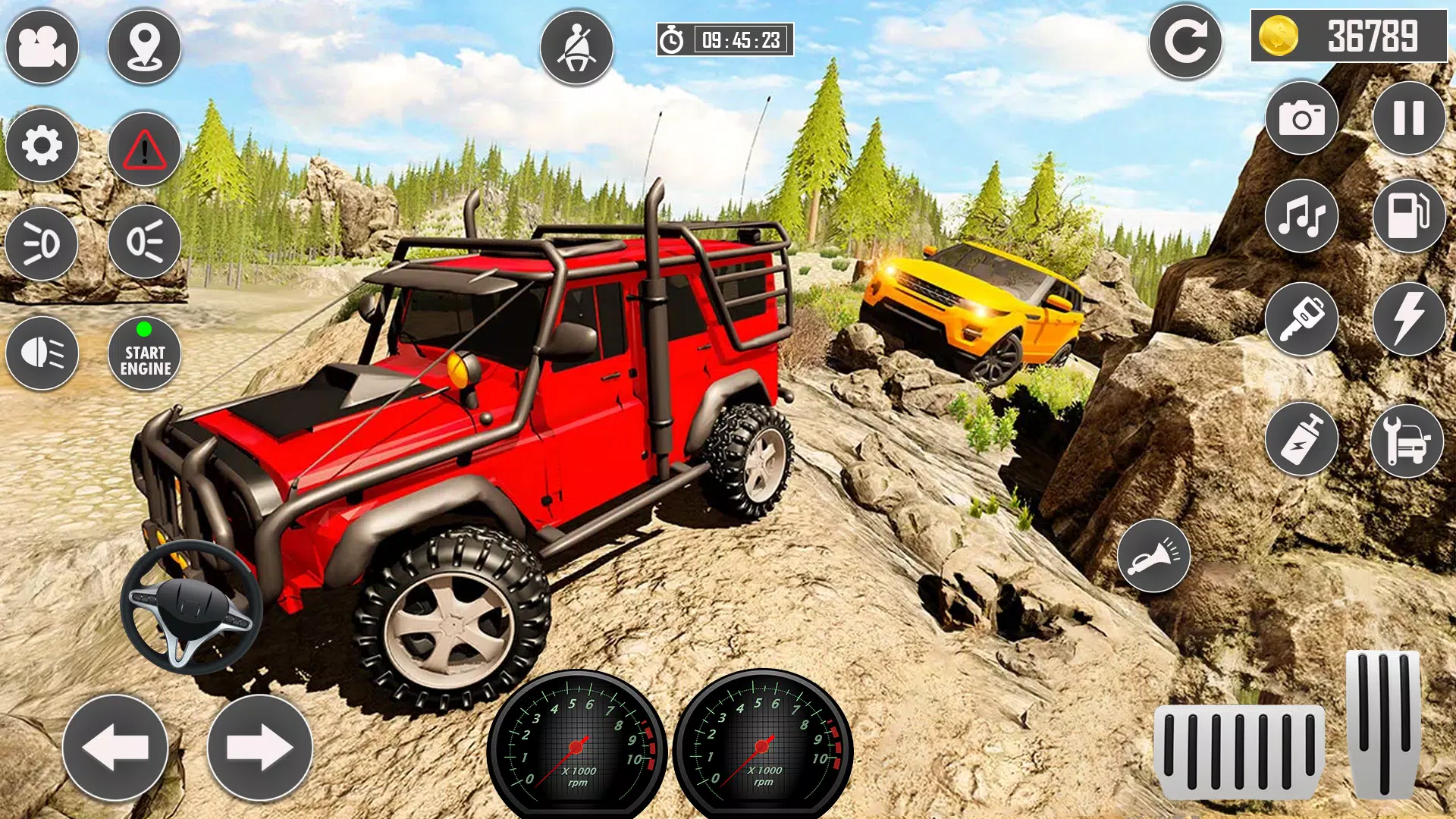Steer left with the left arrow
The image size is (1456, 819).
pyautogui.click(x=115, y=748)
